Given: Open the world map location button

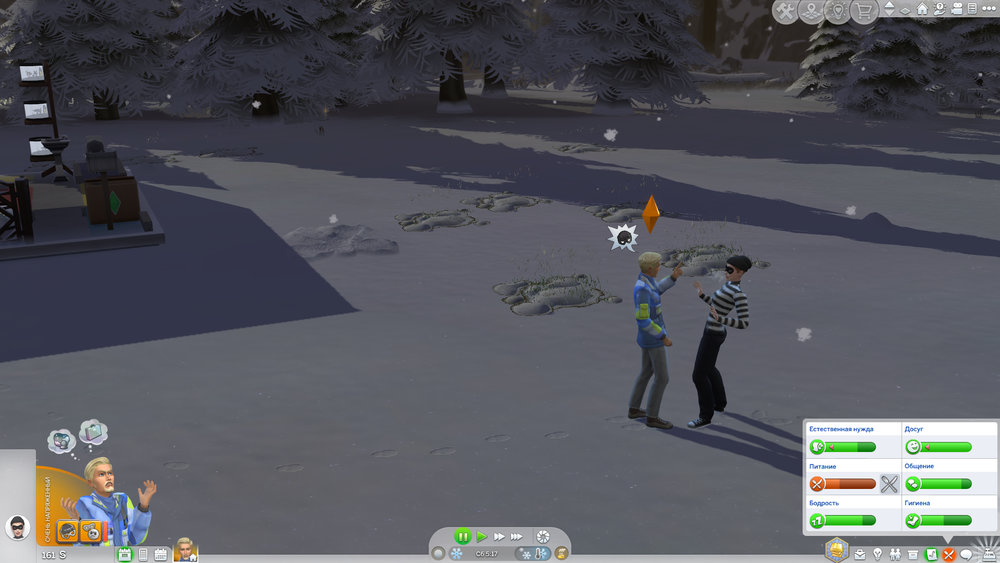Looking at the screenshot, I should pos(811,11).
